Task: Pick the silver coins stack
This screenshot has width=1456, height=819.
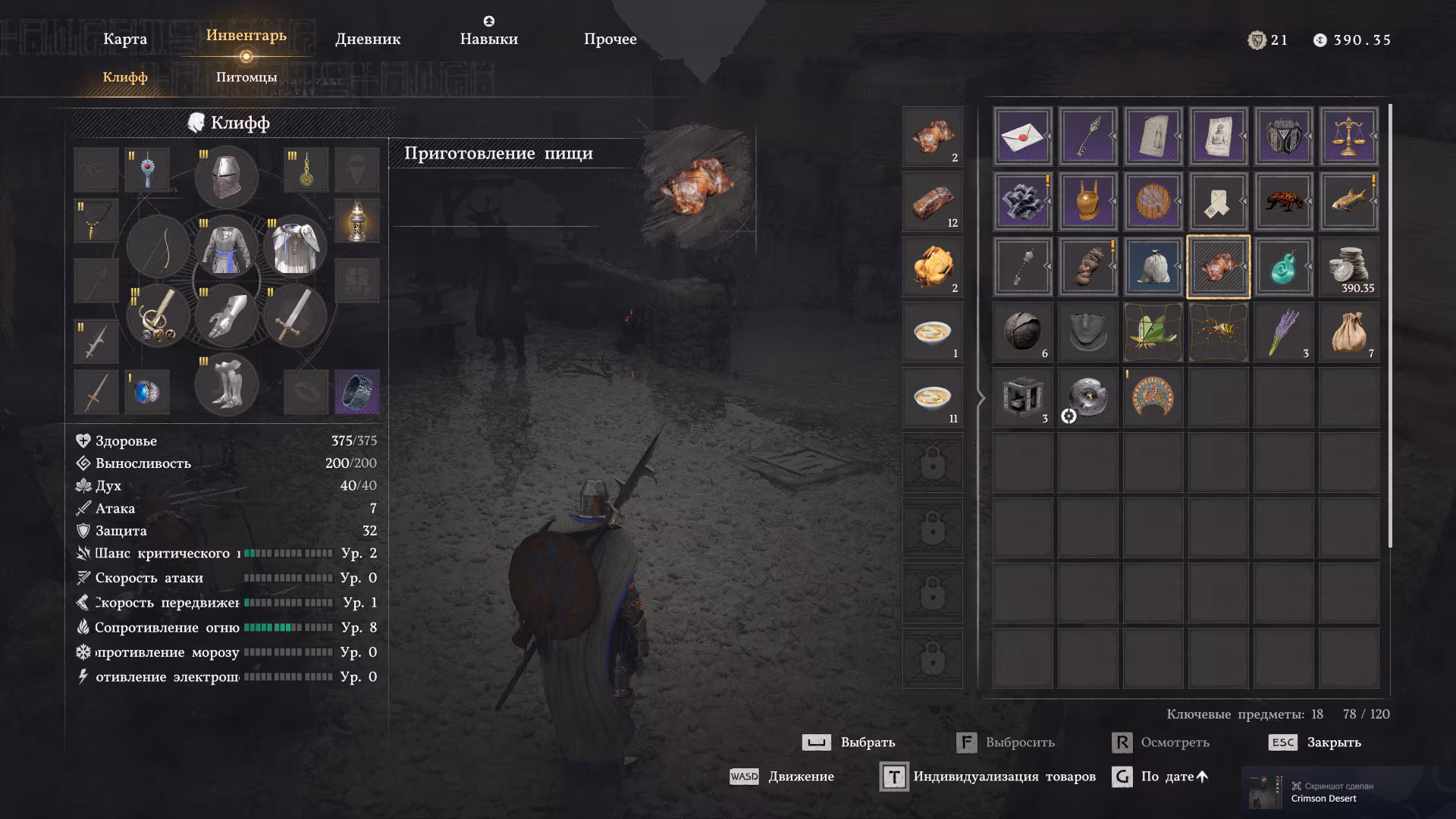Action: tap(1348, 267)
